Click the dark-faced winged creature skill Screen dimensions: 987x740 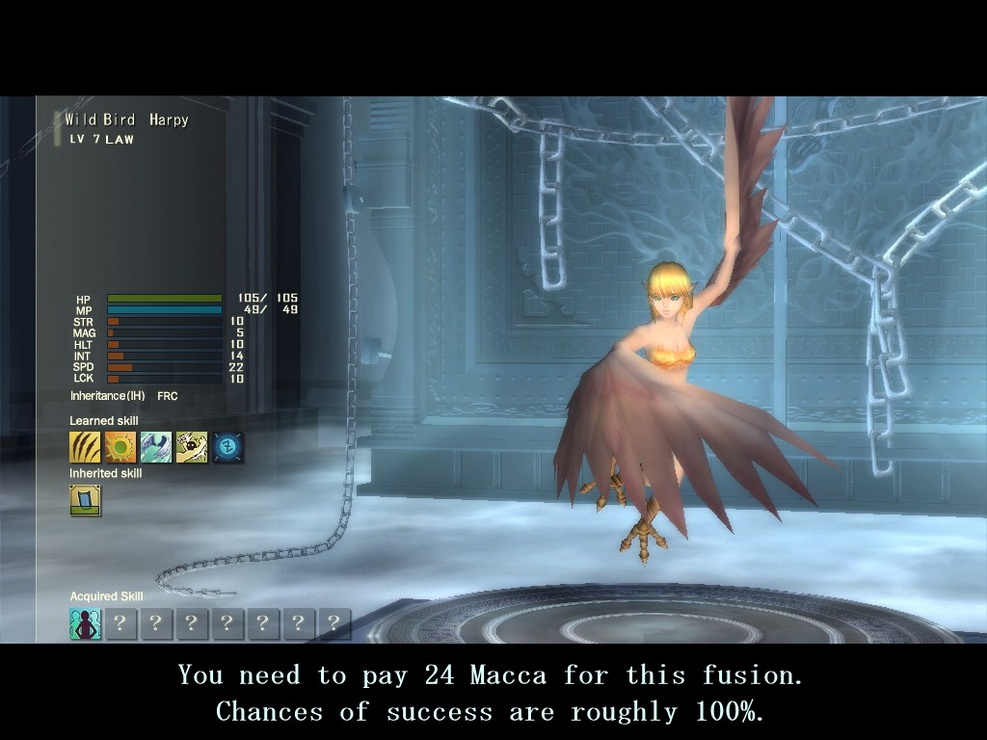tap(192, 447)
